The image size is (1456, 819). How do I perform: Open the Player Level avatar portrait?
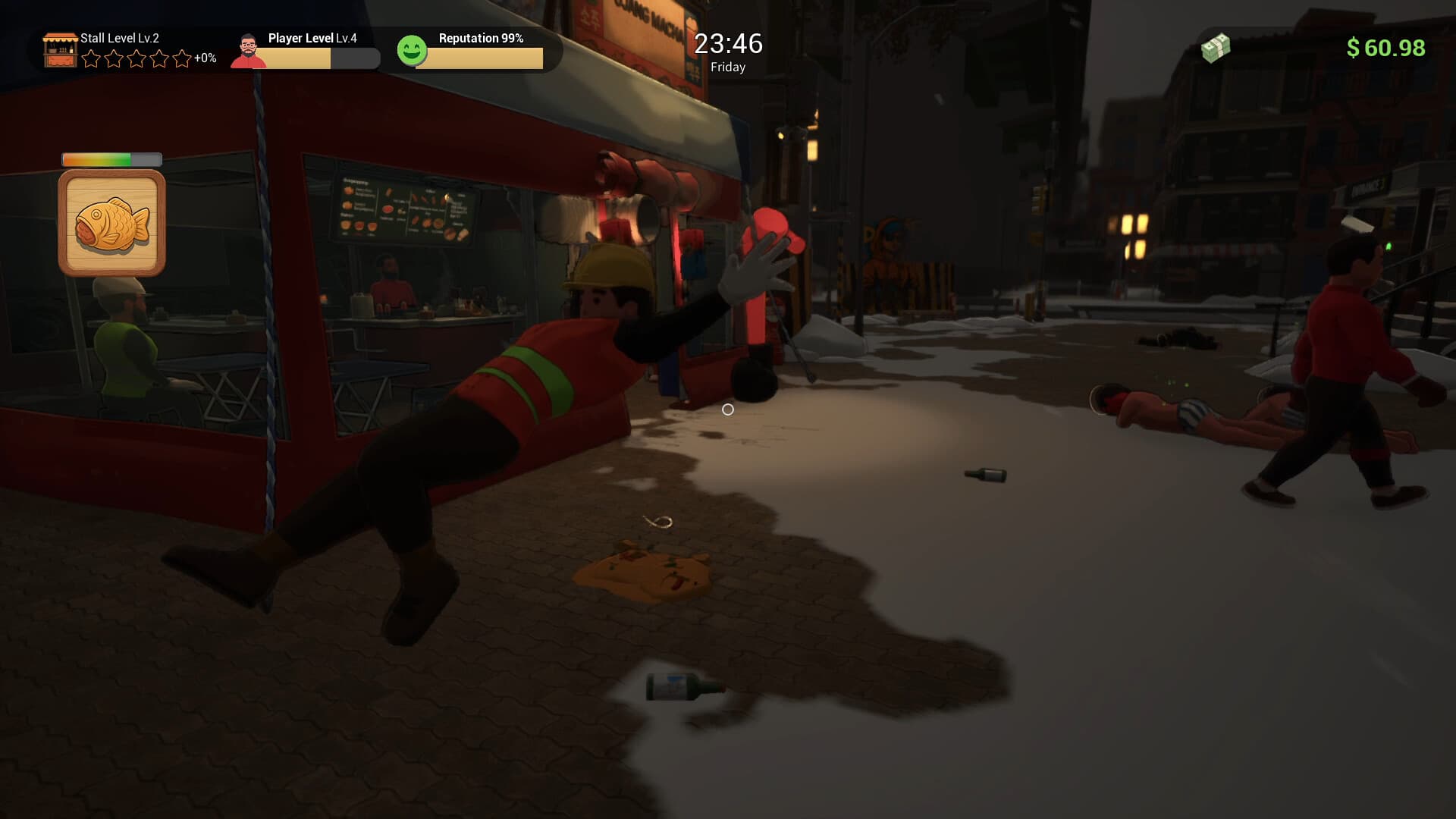point(248,52)
